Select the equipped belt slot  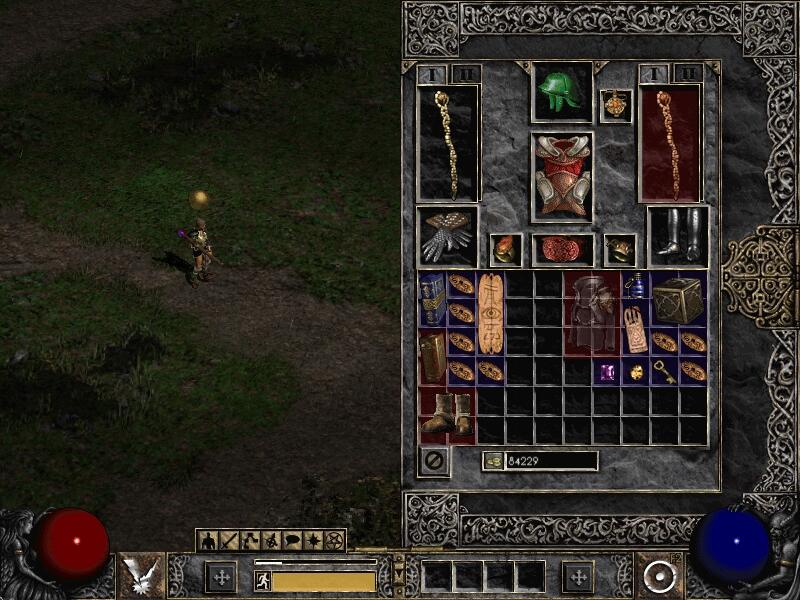point(561,250)
